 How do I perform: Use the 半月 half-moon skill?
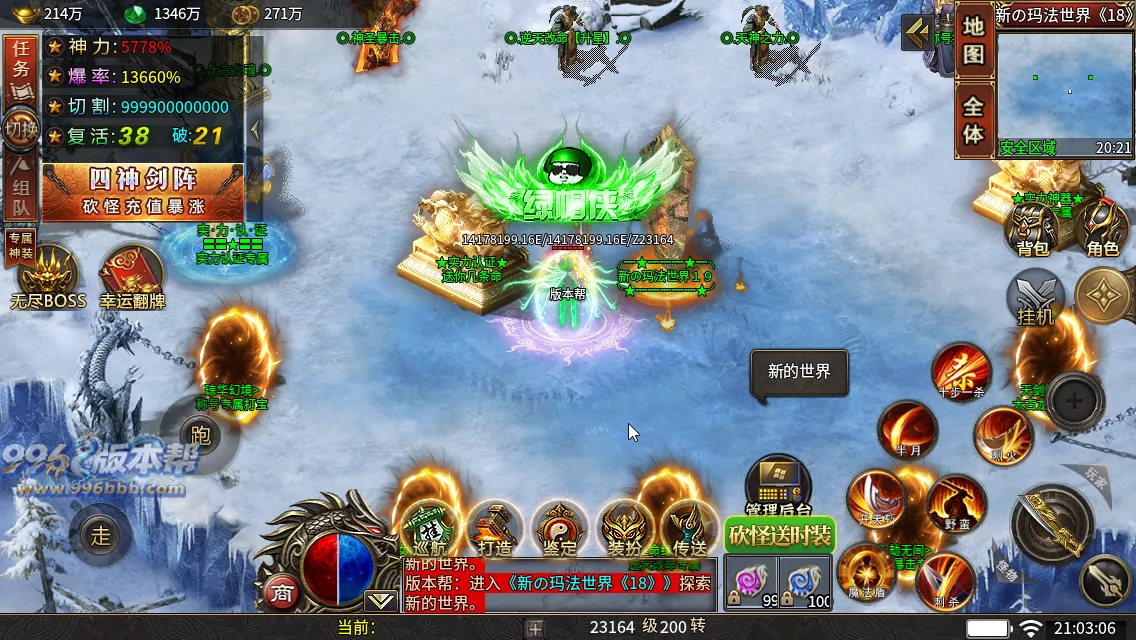(x=907, y=430)
